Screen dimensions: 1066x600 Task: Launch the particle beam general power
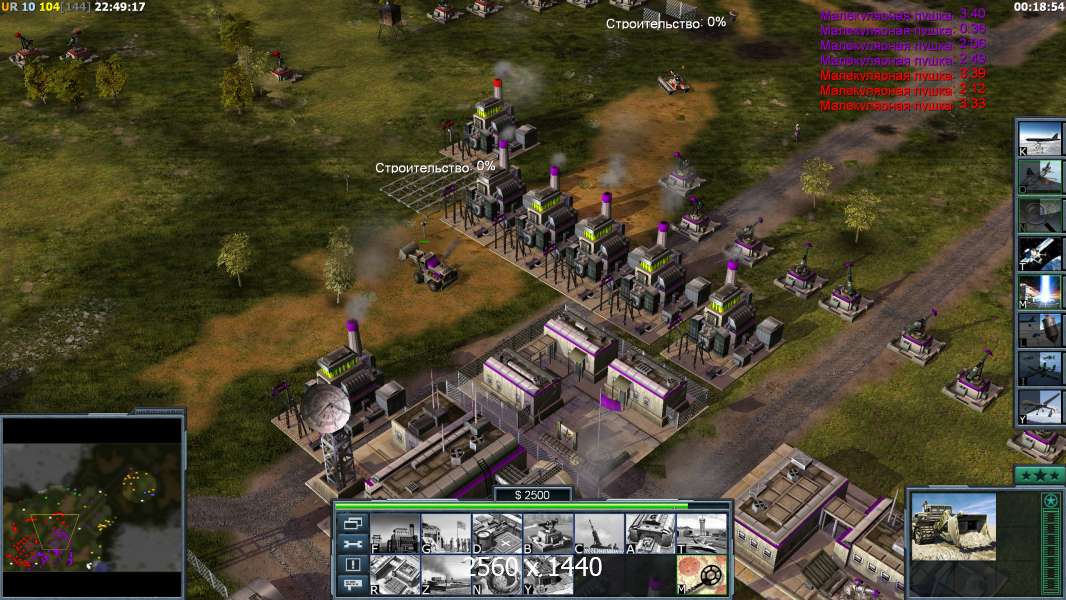1040,291
